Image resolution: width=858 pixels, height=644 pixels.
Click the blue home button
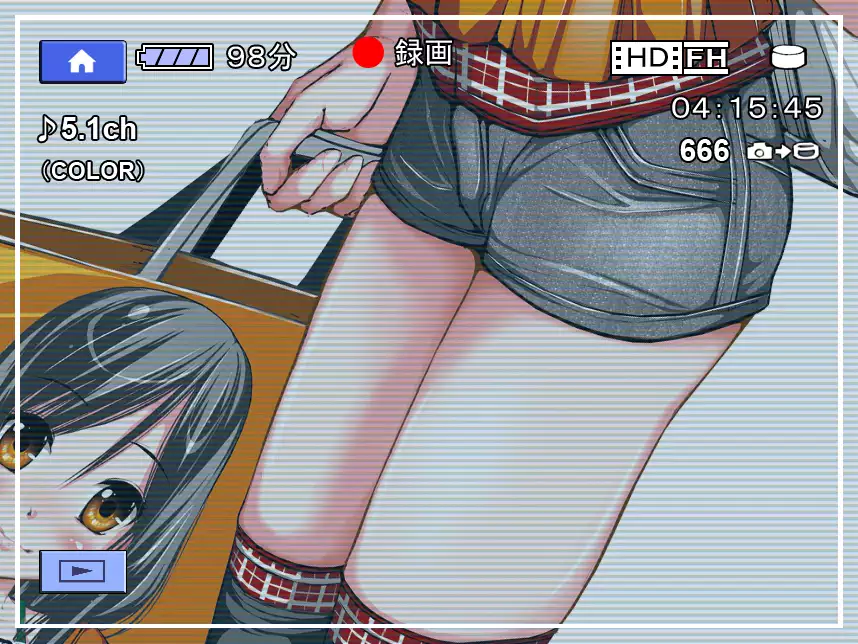(x=82, y=61)
